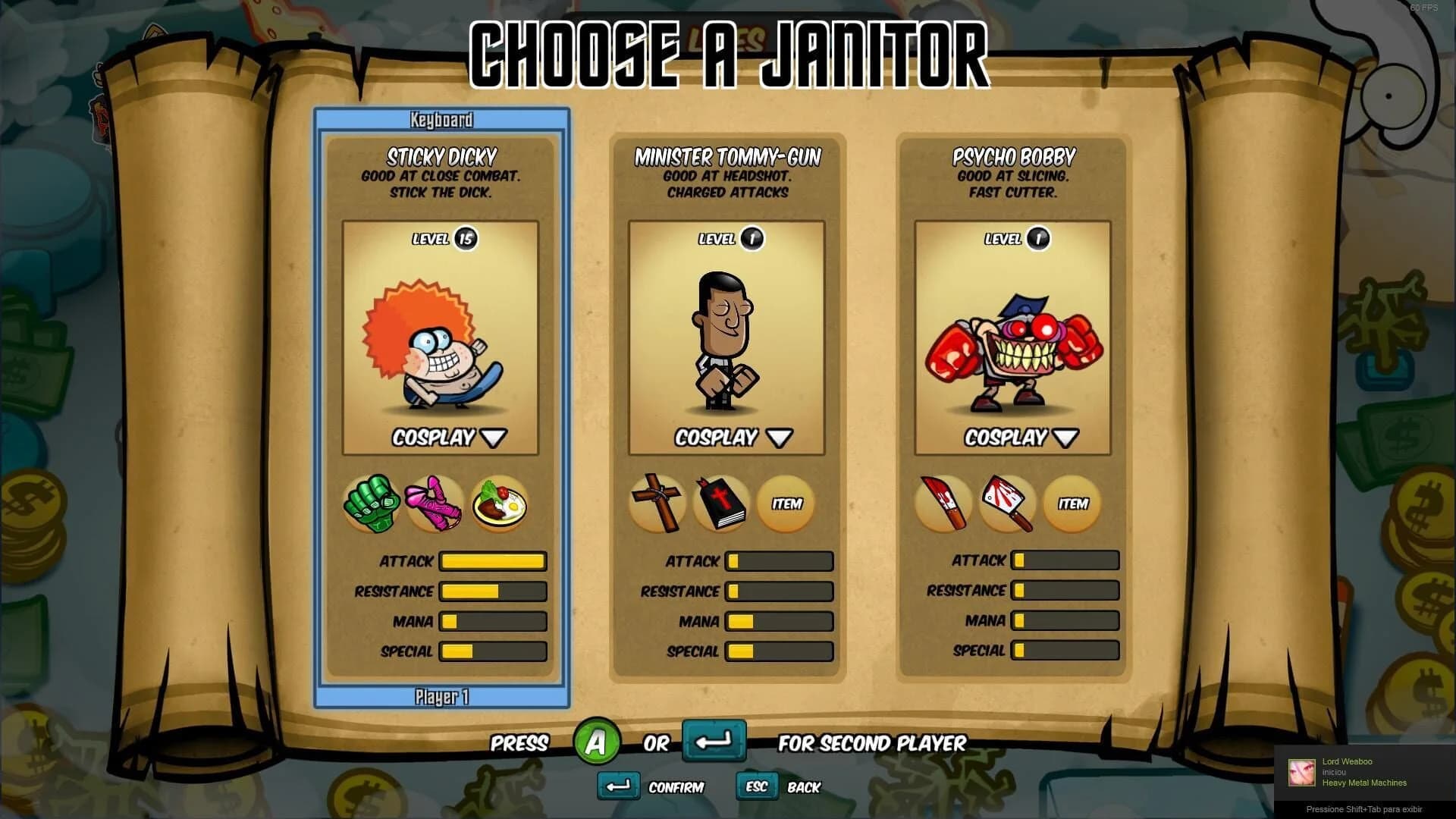1456x819 pixels.
Task: Expand Minister Tommy-Gun's COSPLAY selector
Action: point(727,438)
